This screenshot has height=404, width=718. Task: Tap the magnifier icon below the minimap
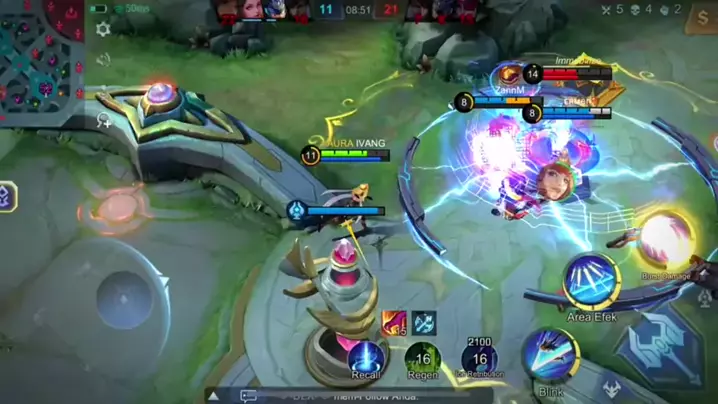(103, 120)
